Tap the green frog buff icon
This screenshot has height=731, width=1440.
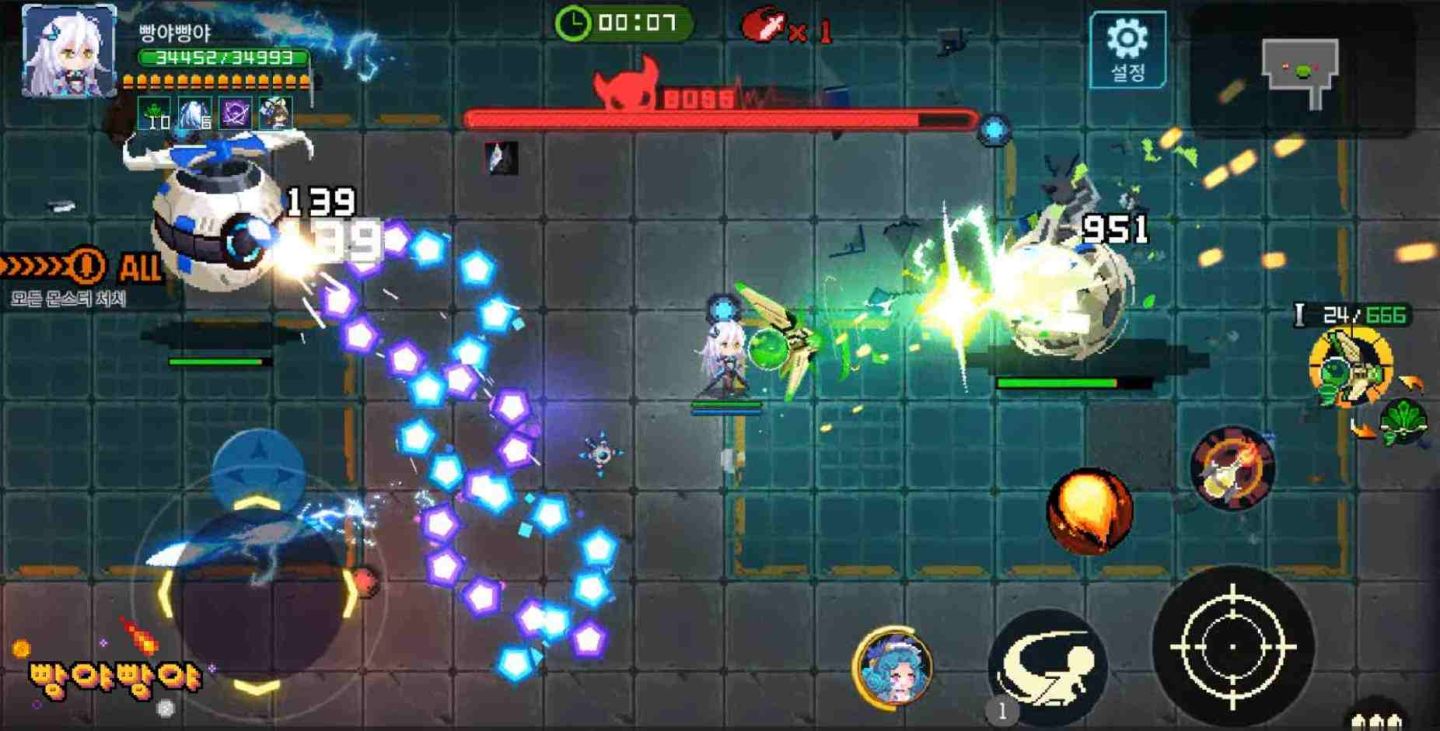click(x=152, y=112)
